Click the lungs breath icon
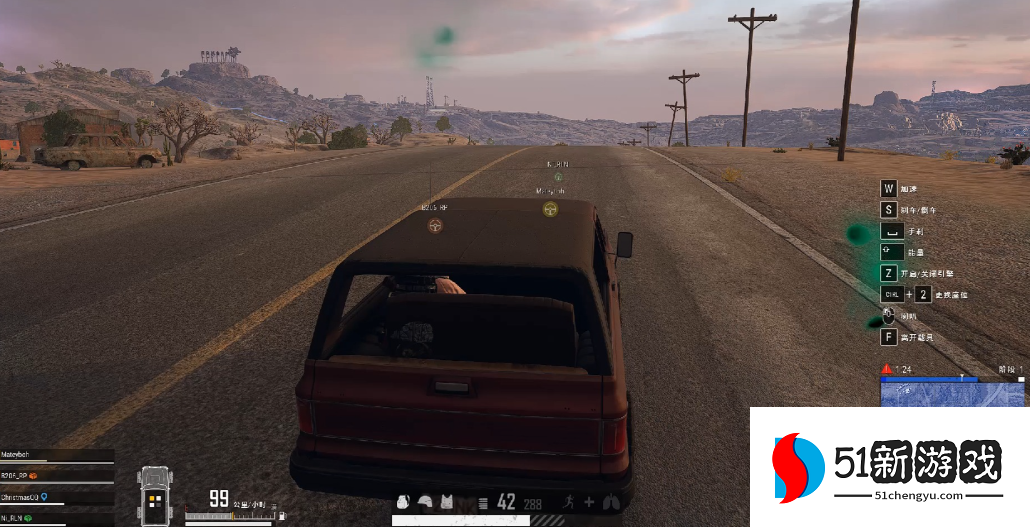The image size is (1030, 527). tap(611, 502)
